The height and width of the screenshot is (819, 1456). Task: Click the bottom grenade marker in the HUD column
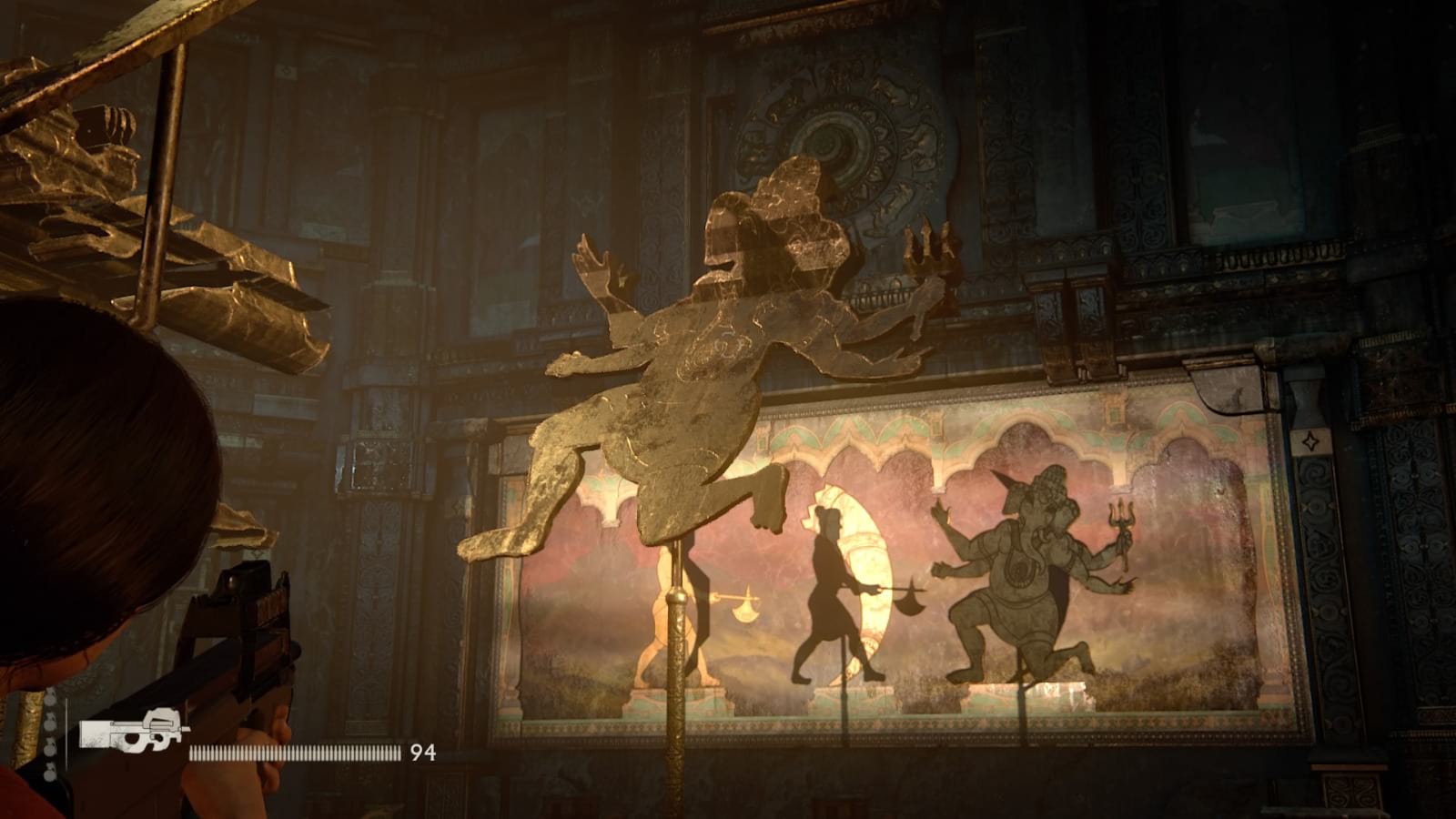48,772
